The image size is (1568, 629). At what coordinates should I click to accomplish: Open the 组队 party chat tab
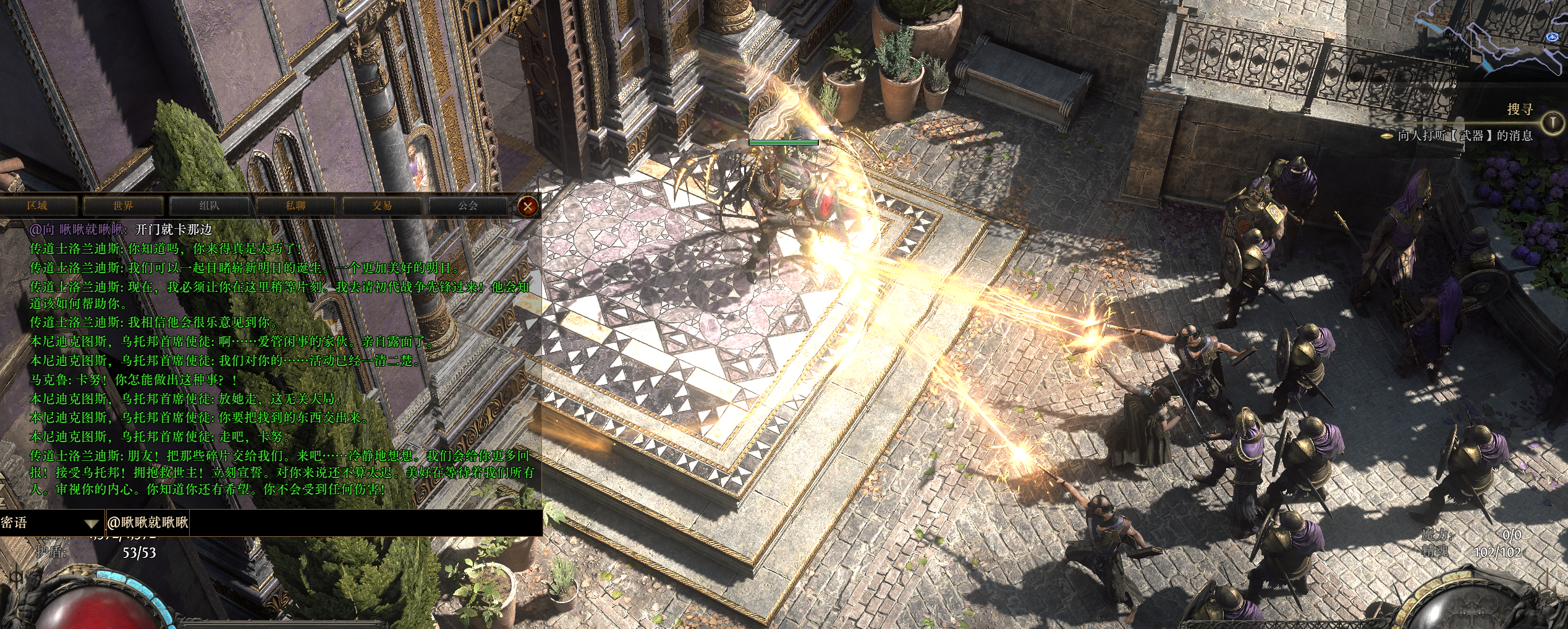point(209,206)
